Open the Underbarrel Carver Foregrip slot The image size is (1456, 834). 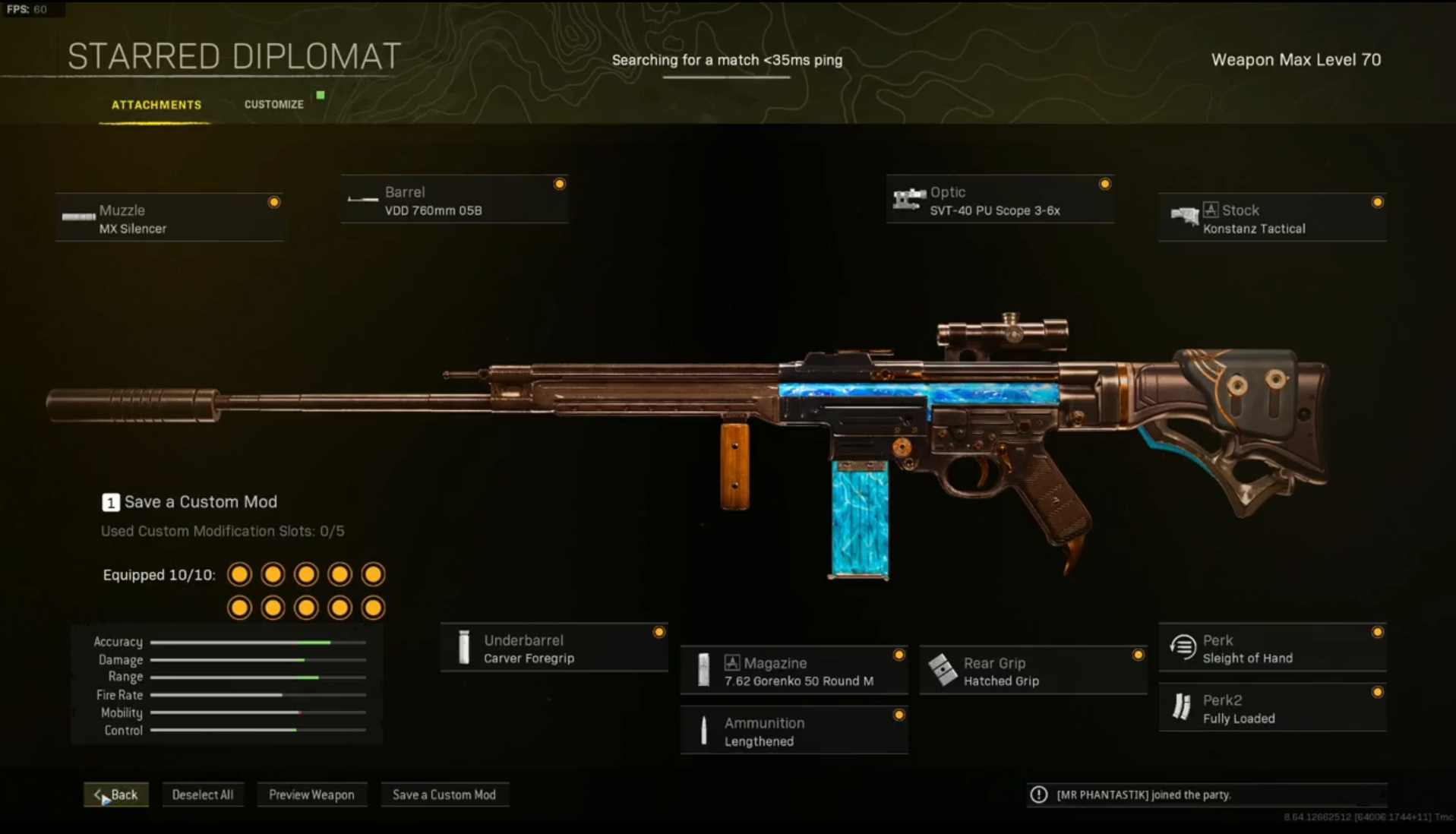pyautogui.click(x=554, y=649)
